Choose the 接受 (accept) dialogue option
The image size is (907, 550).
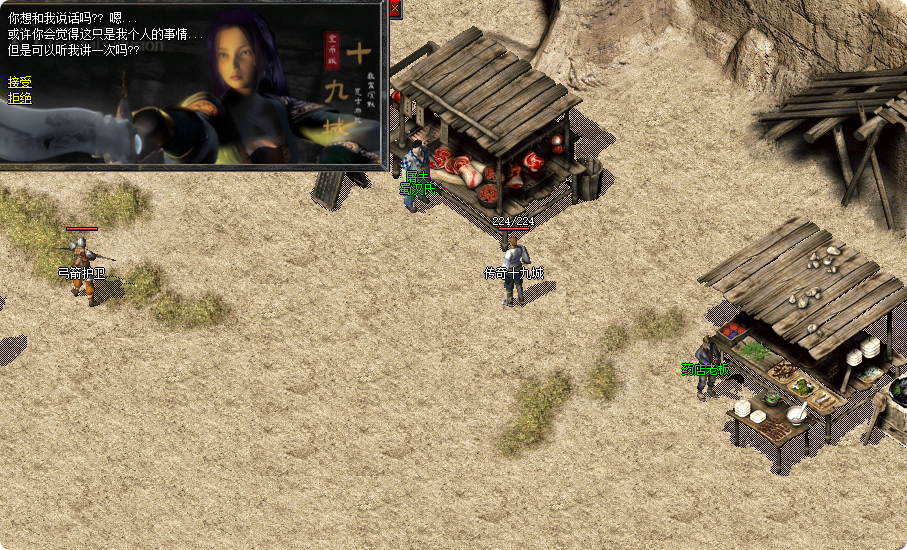coord(19,82)
